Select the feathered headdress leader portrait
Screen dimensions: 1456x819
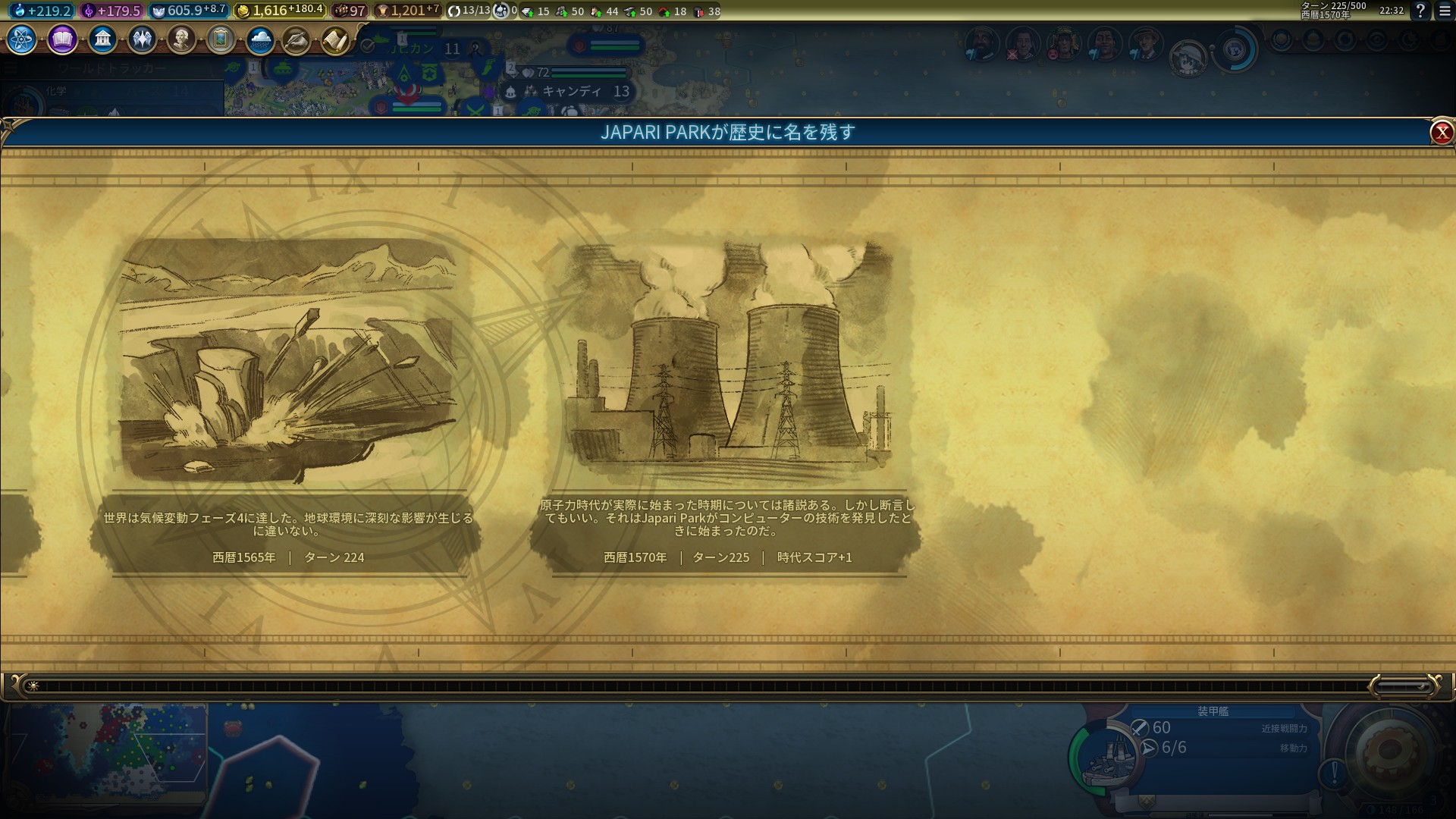1063,44
